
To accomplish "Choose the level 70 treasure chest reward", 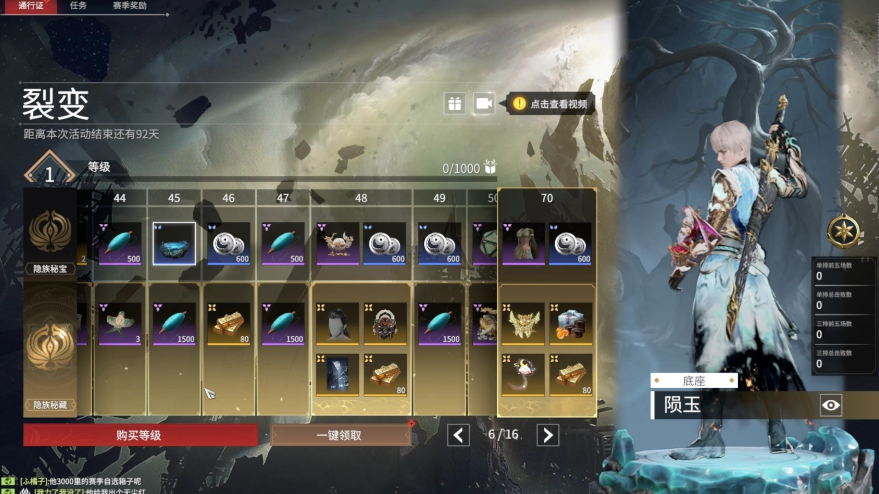I will (x=570, y=324).
